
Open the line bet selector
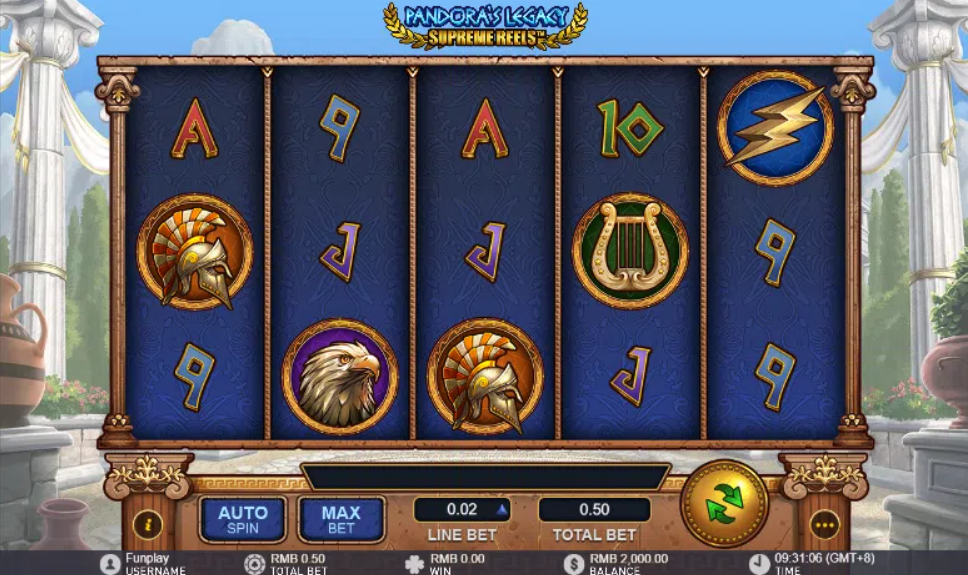[x=463, y=510]
